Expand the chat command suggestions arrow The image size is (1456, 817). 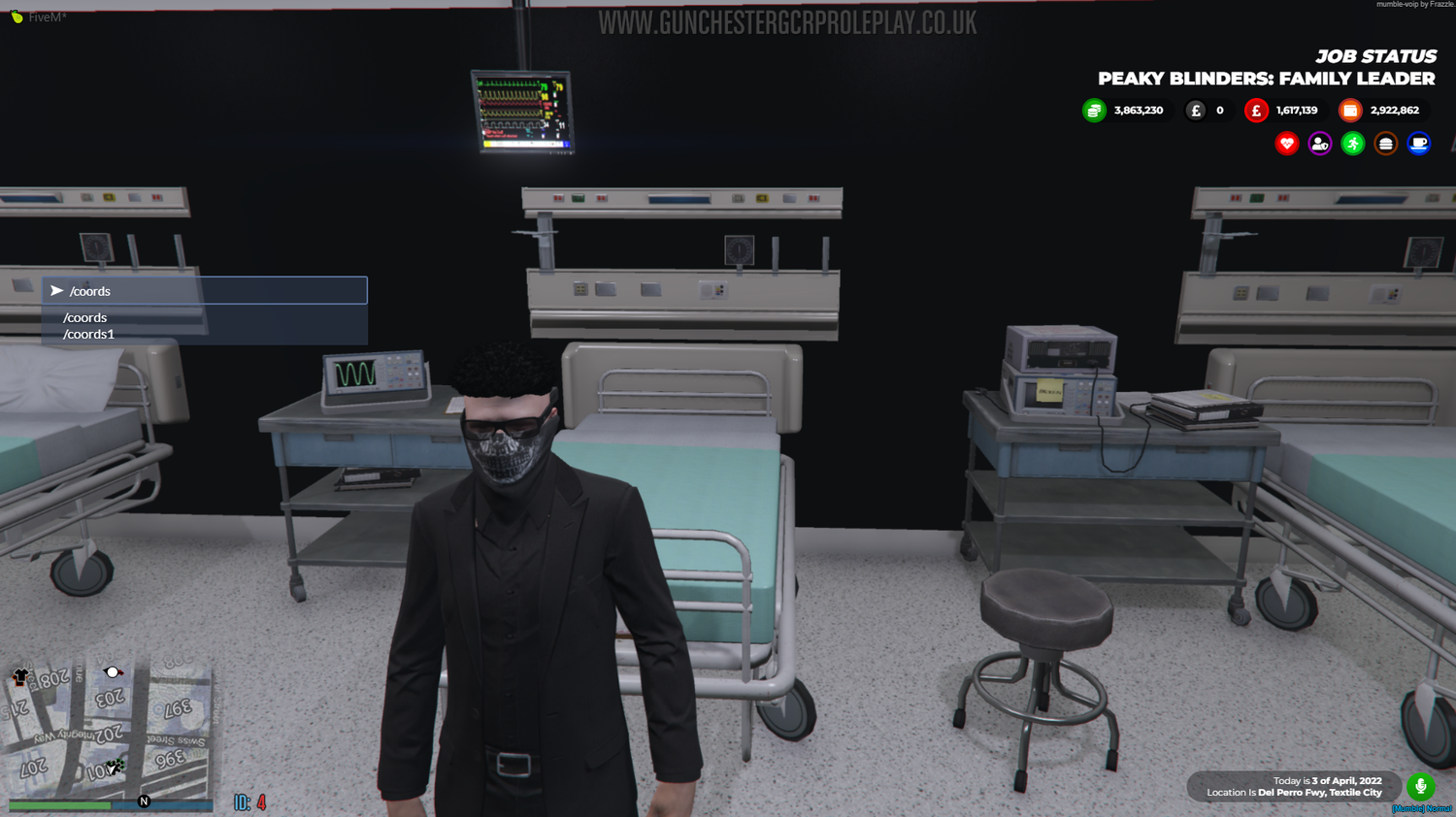(57, 289)
